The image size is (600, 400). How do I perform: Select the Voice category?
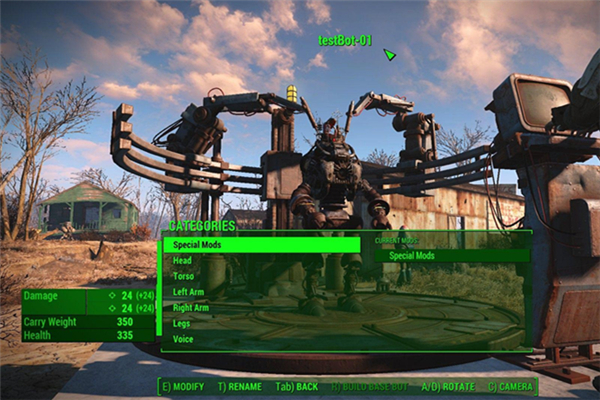[183, 340]
